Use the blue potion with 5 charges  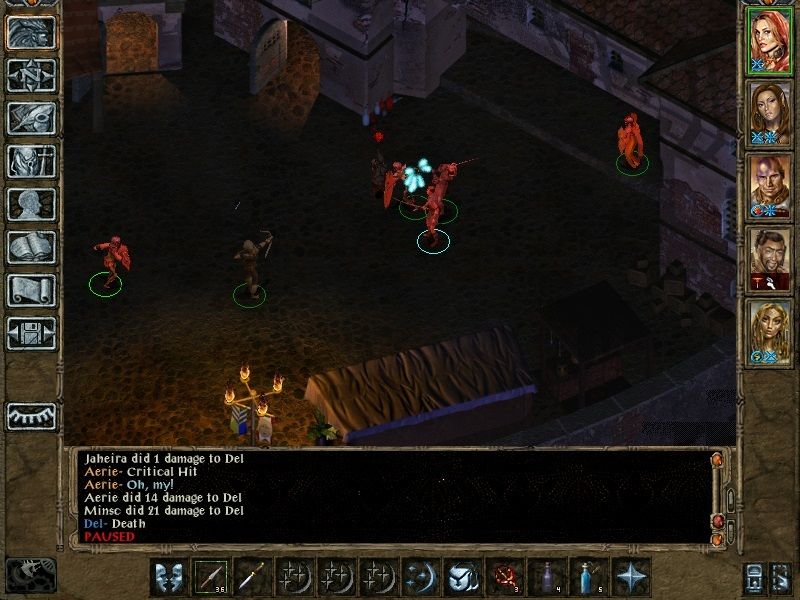590,577
